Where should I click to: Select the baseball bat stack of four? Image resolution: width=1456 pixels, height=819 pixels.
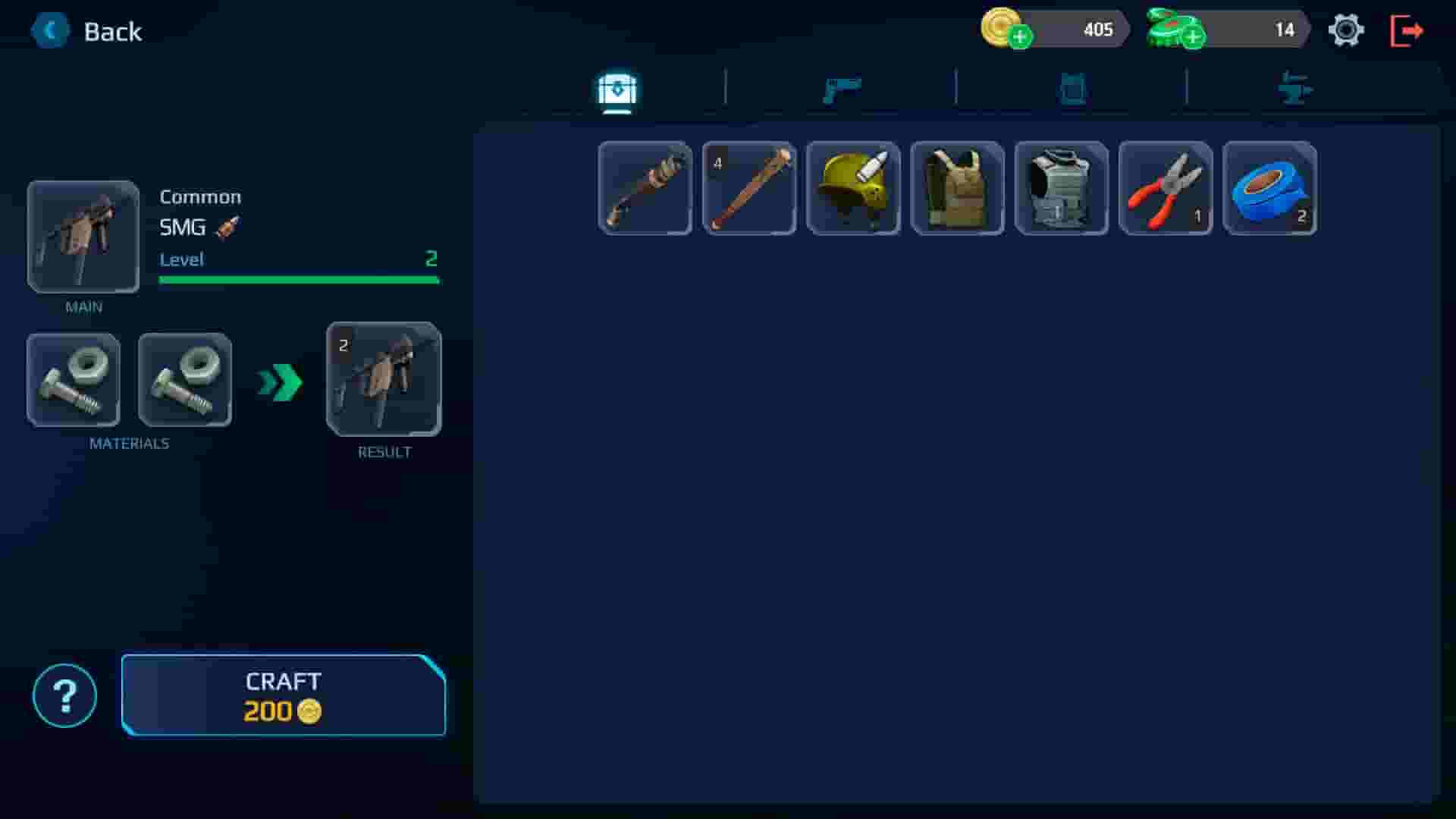click(x=748, y=187)
